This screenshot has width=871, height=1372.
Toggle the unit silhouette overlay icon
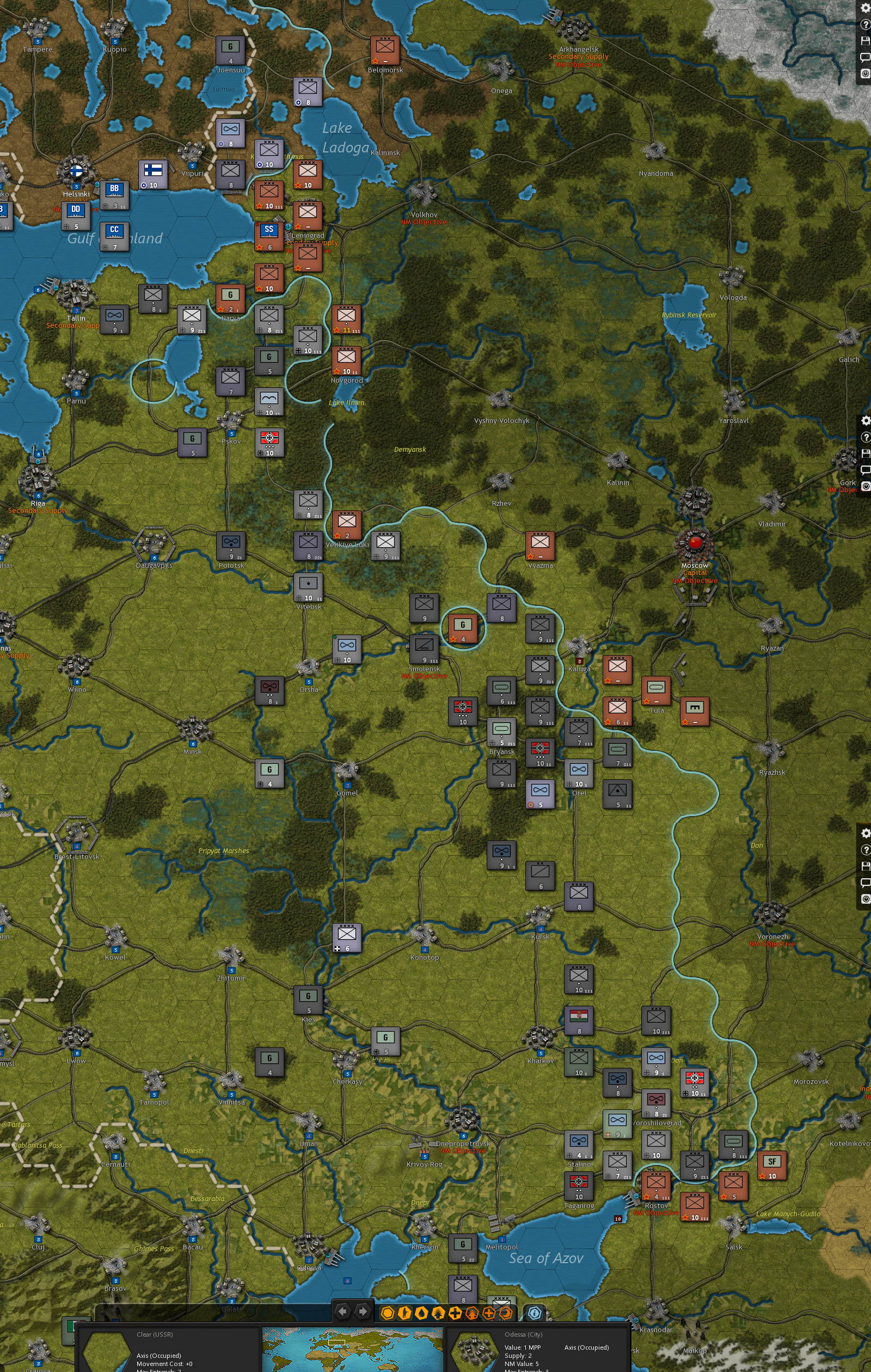tap(406, 1311)
